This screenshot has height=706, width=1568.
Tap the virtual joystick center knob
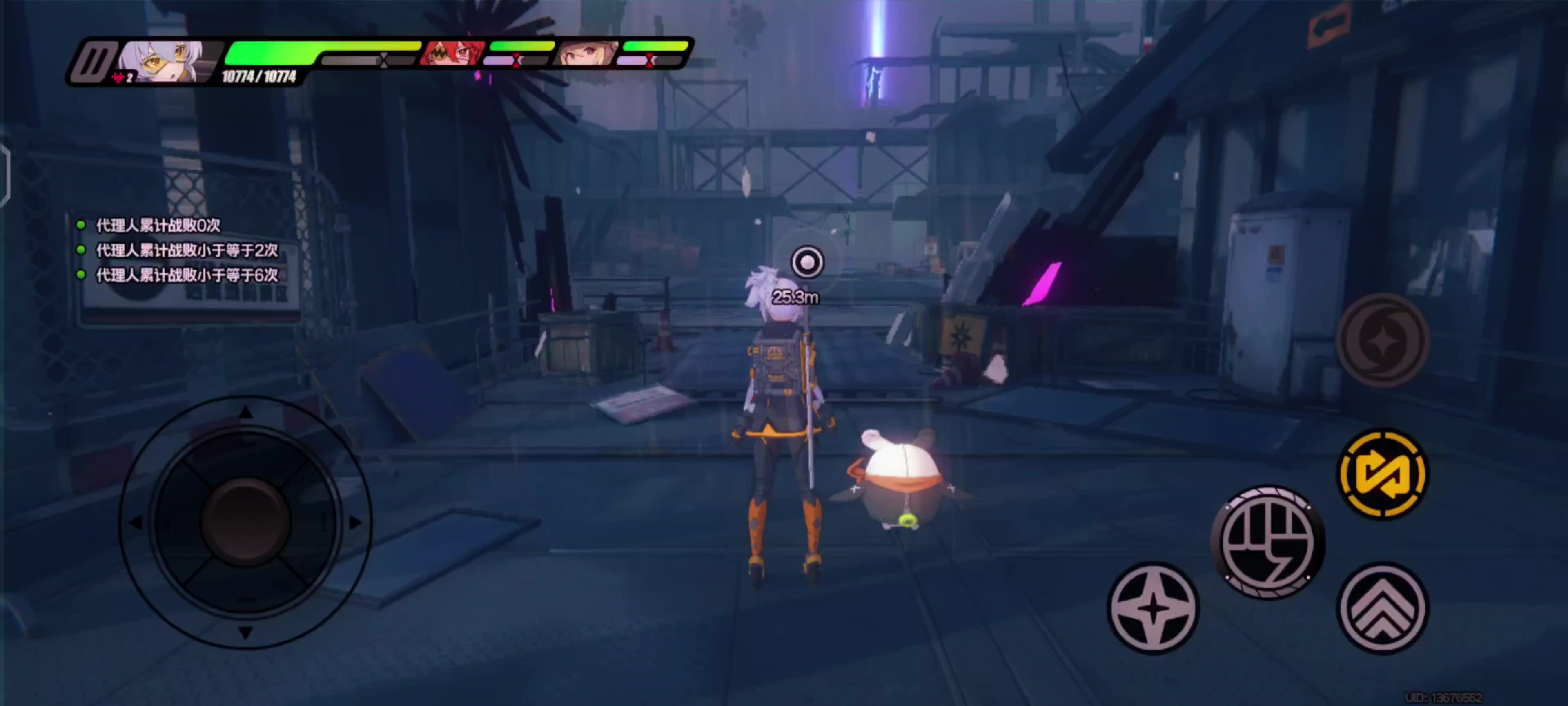pos(246,523)
